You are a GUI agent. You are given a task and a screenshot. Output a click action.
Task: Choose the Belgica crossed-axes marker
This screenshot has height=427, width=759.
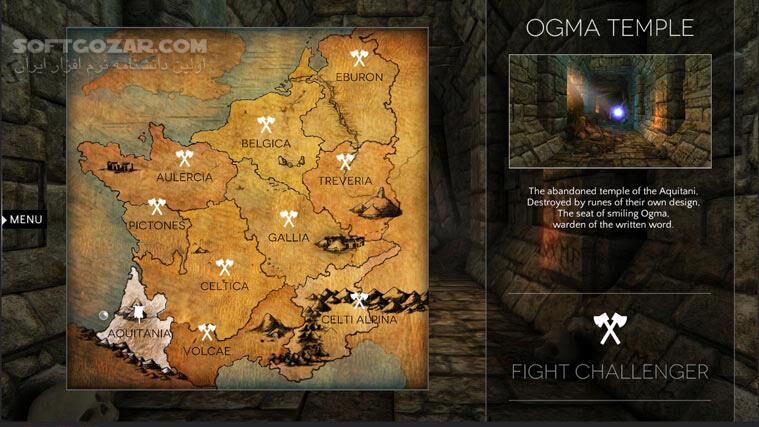266,125
